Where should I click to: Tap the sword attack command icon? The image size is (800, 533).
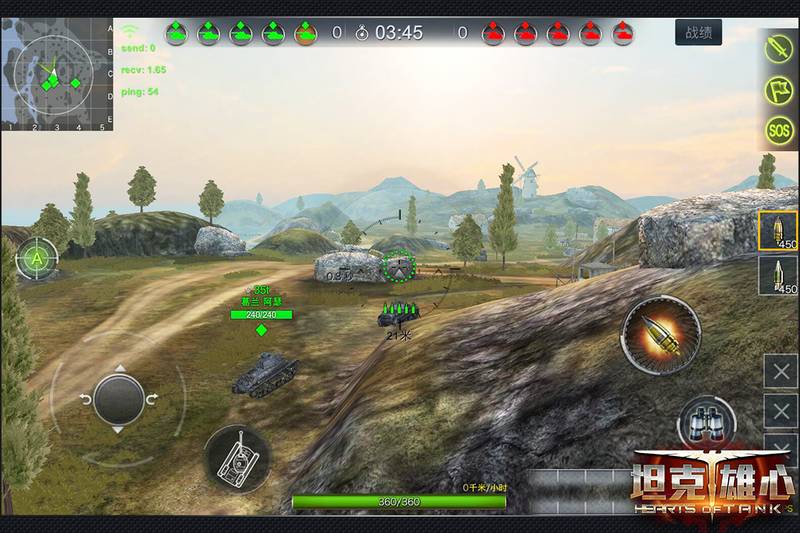pyautogui.click(x=779, y=46)
